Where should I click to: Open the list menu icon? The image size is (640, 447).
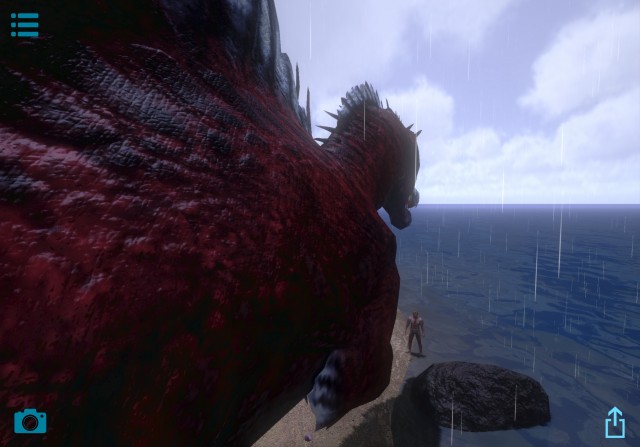click(x=25, y=25)
